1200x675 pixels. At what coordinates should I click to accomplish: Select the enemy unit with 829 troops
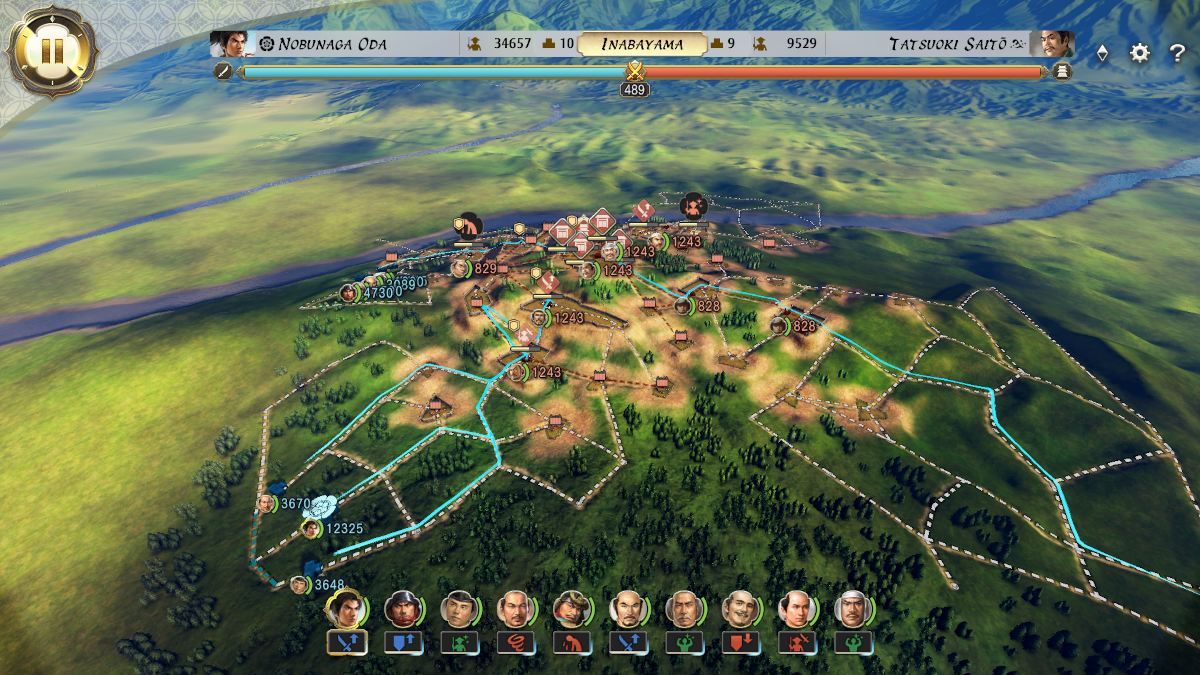point(461,268)
